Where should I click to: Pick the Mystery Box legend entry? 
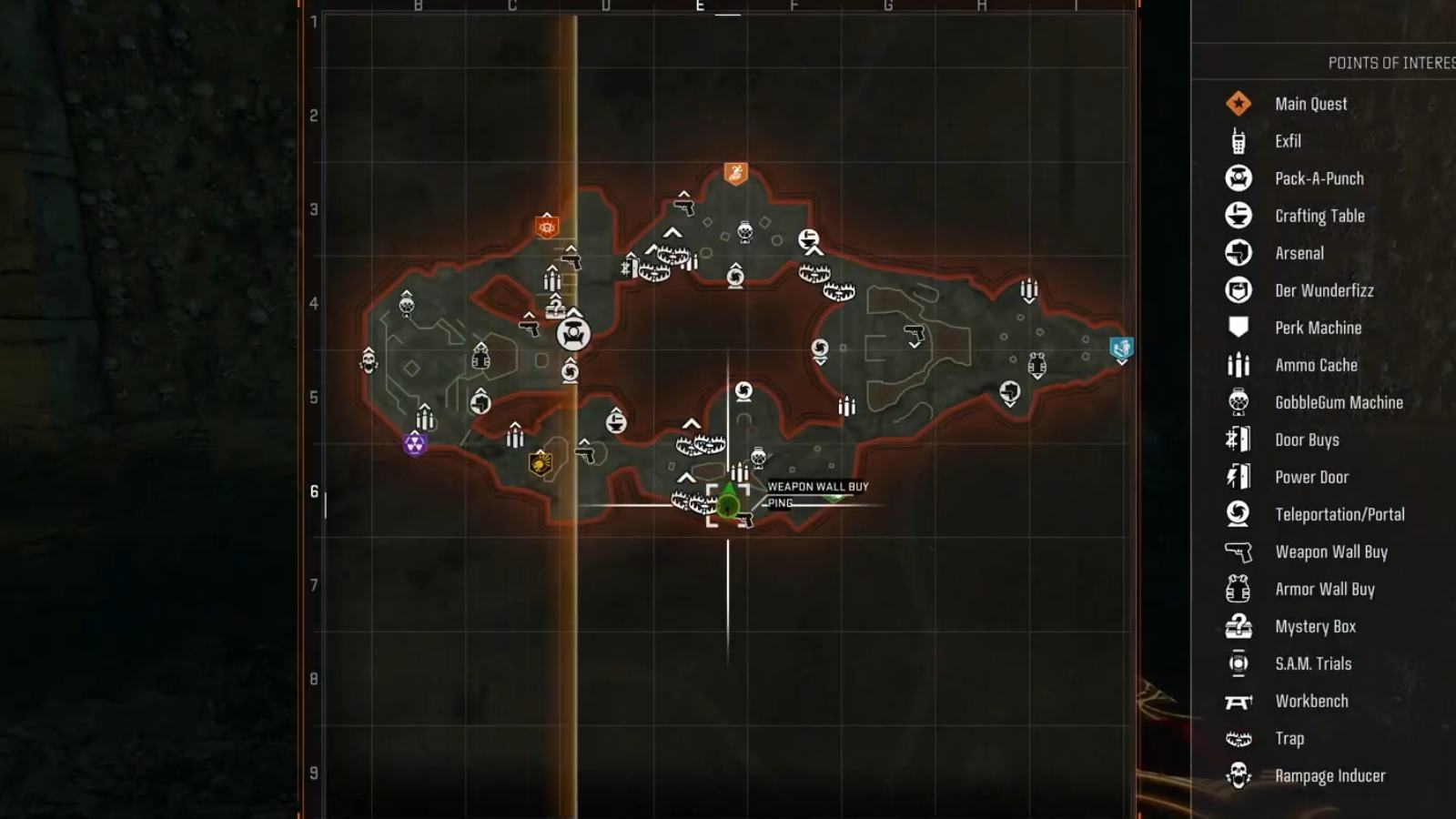[x=1315, y=626]
